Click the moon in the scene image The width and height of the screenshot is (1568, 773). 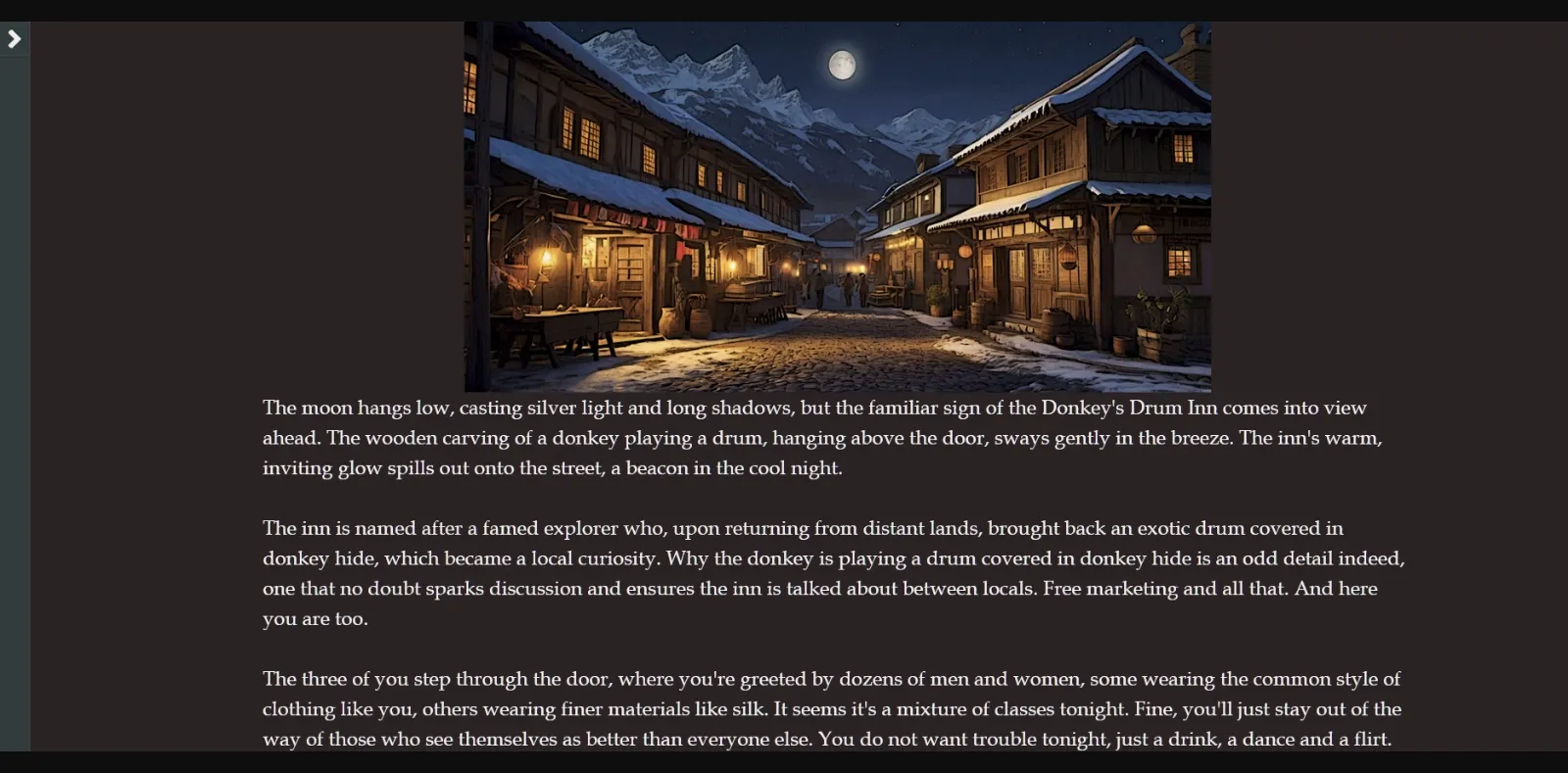[x=843, y=65]
